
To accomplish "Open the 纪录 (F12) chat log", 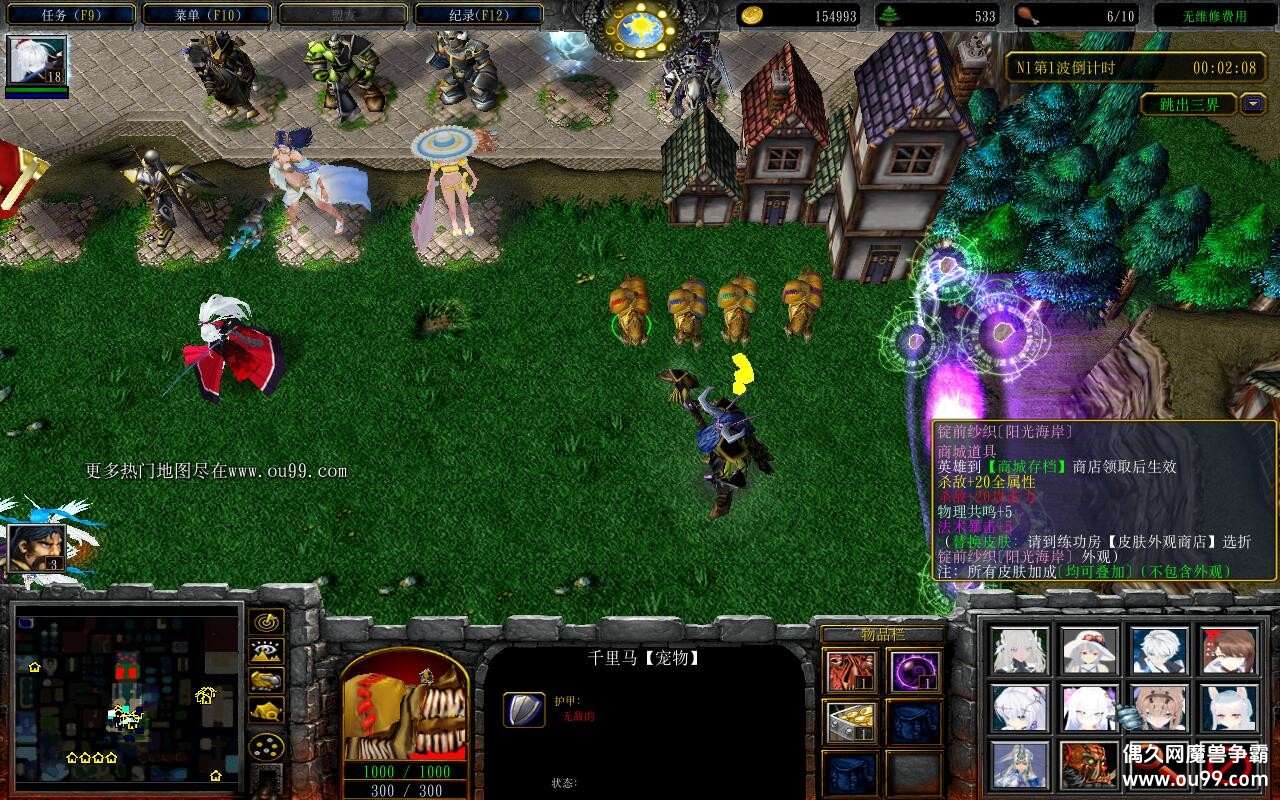I will tap(478, 15).
